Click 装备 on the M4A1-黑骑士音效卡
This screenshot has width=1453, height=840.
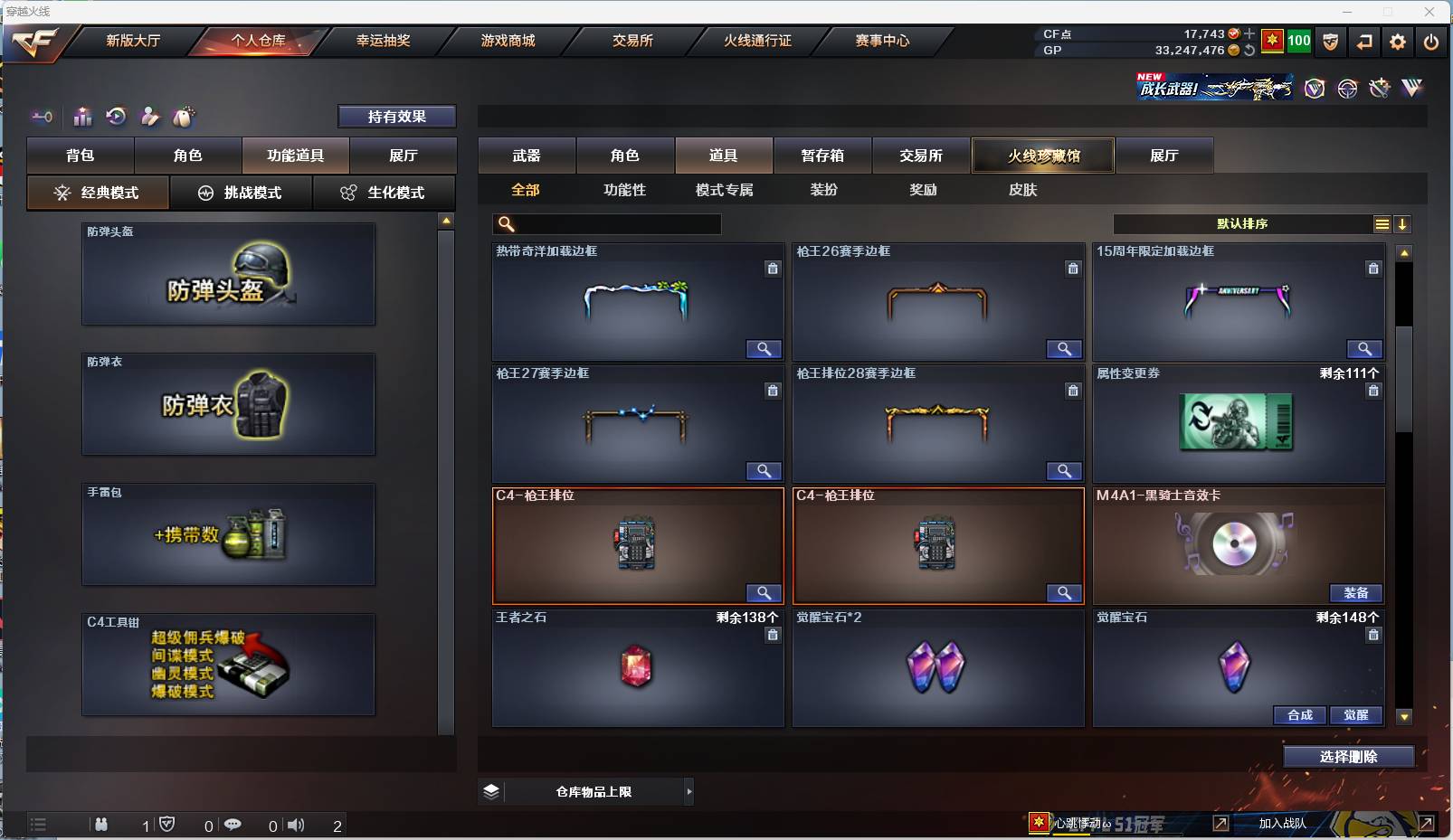[1357, 593]
